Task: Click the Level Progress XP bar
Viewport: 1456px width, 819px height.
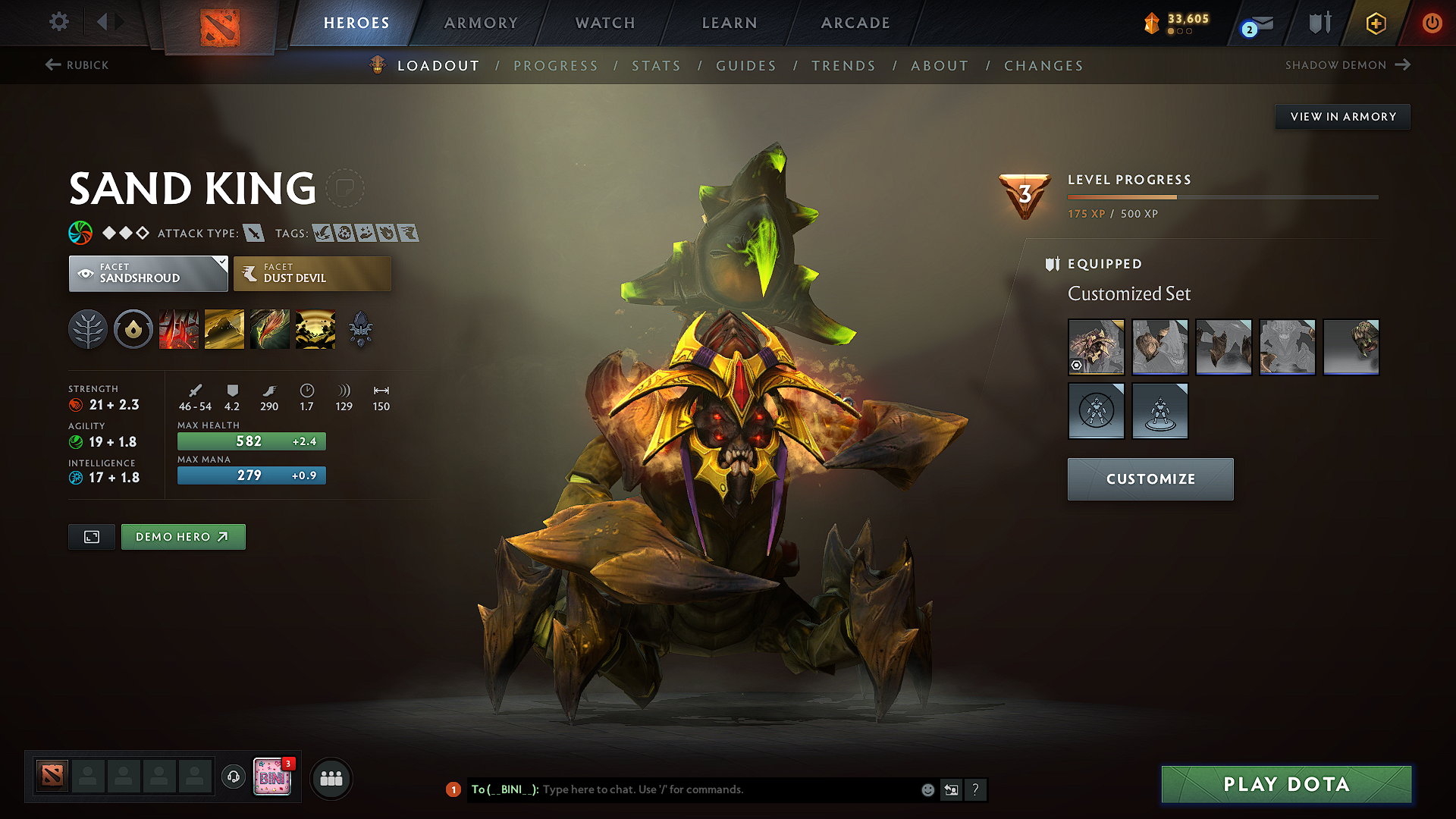Action: click(x=1221, y=196)
